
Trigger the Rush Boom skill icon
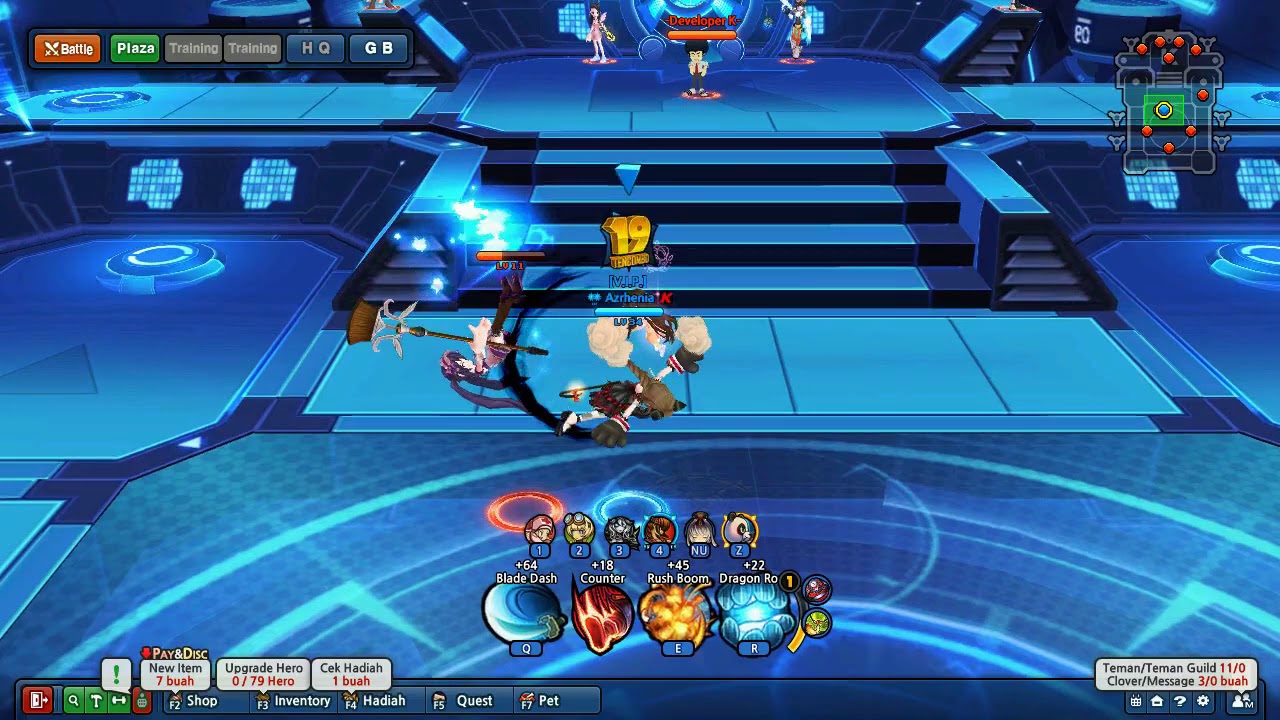pyautogui.click(x=680, y=614)
